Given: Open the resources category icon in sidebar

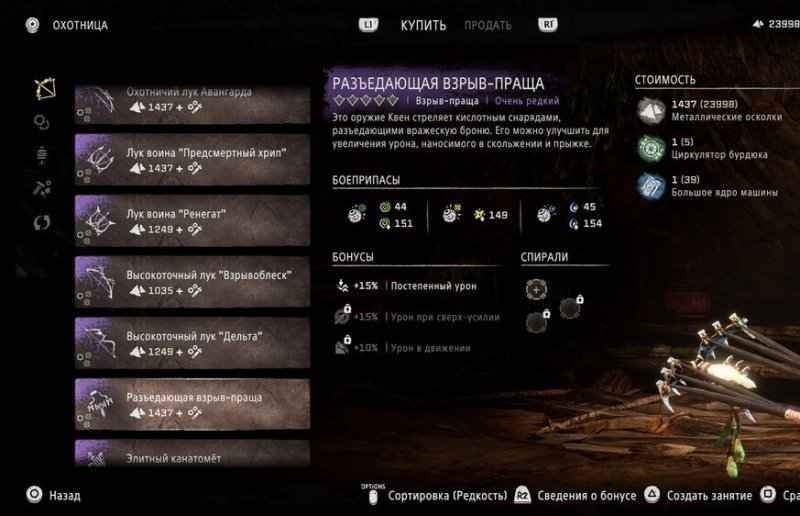Looking at the screenshot, I should 43,188.
